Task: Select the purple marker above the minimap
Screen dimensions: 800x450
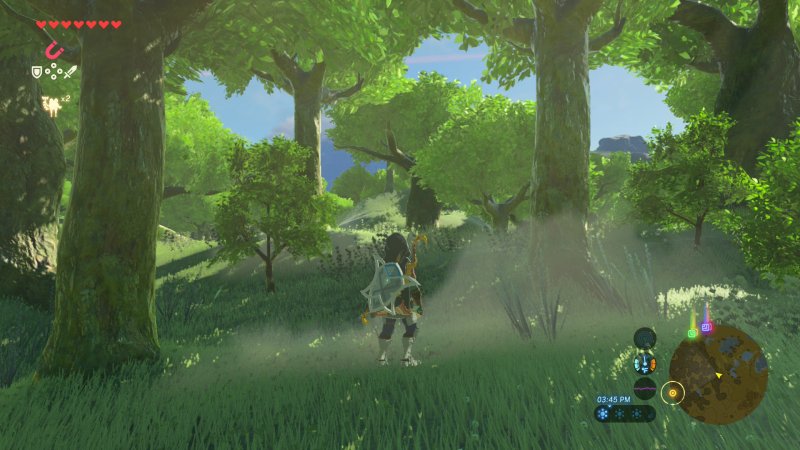Action: pos(706,326)
